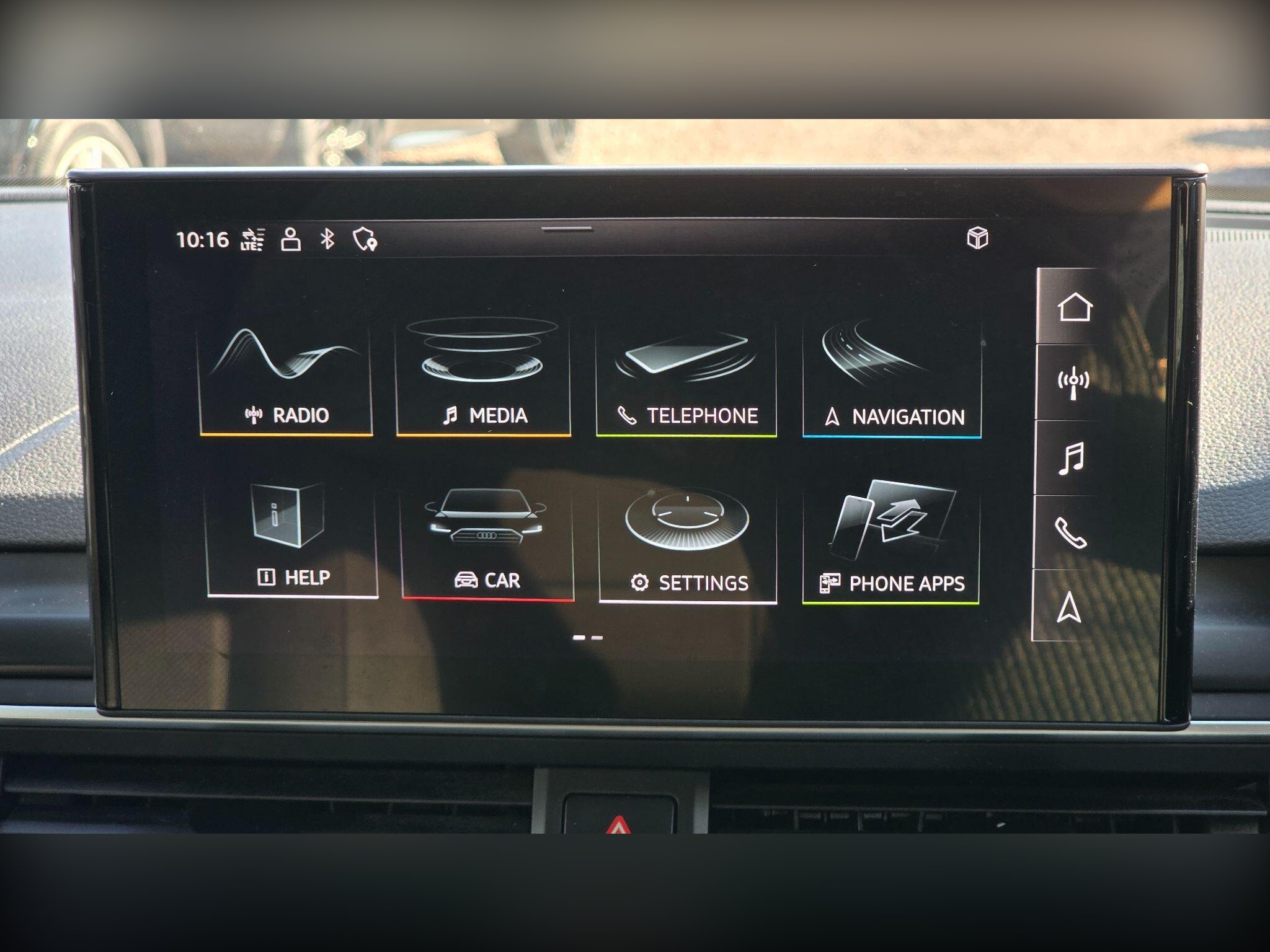This screenshot has width=1270, height=952.
Task: Choose the CAR menu tile
Action: [487, 542]
